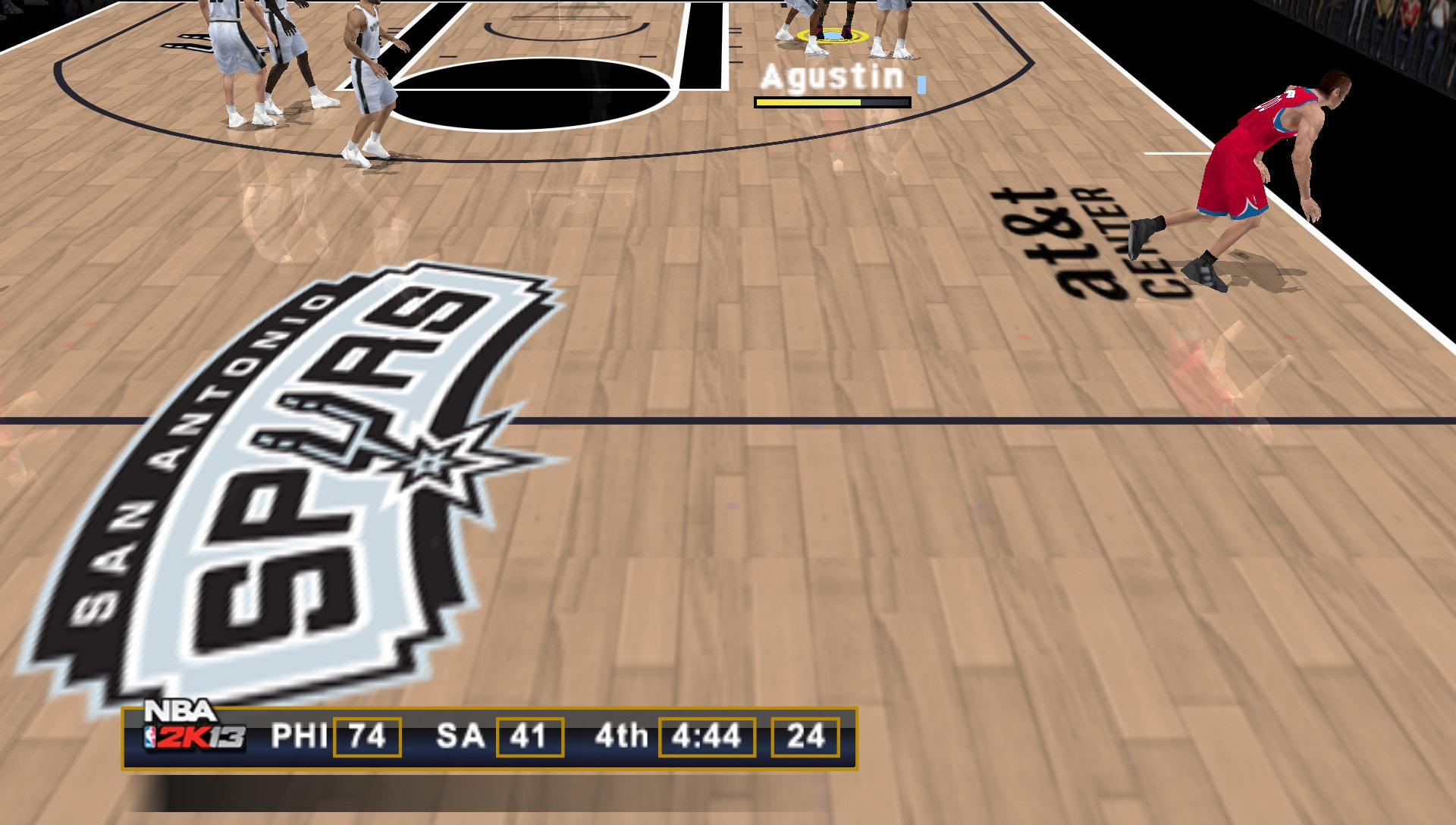Click the blue icon beside Agustin's name

920,86
